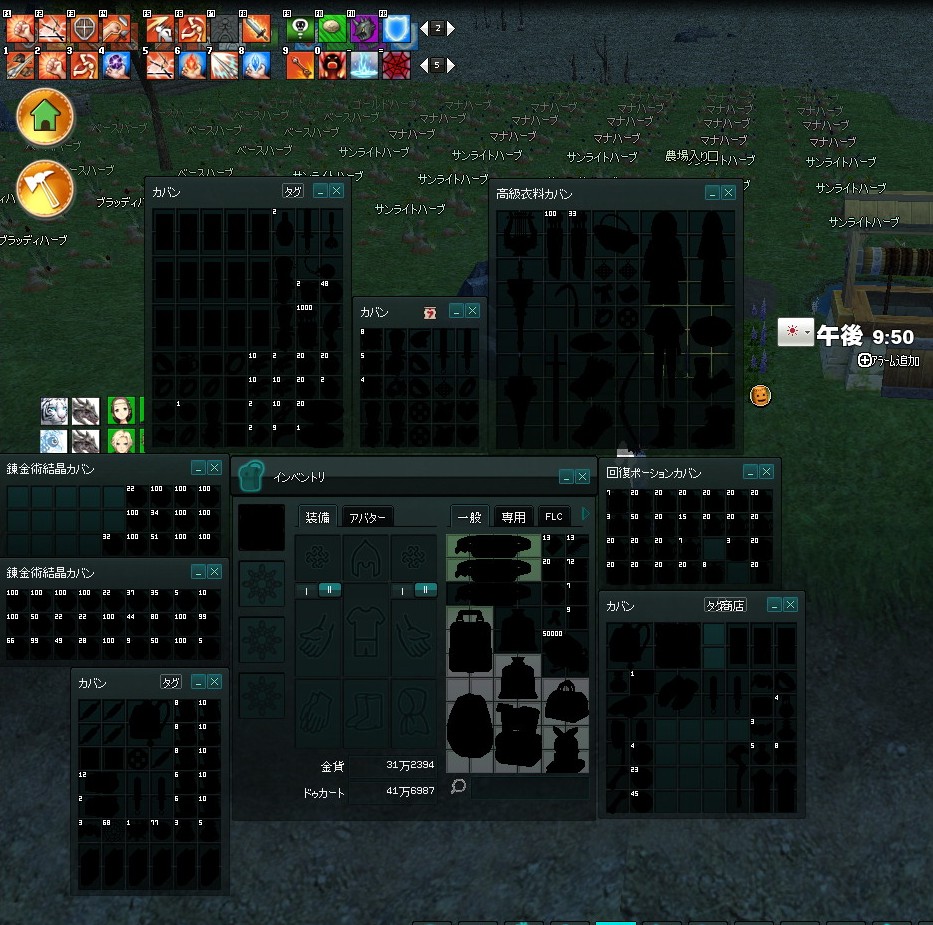Select the white tiger pet portrait
The width and height of the screenshot is (933, 925).
coord(54,411)
